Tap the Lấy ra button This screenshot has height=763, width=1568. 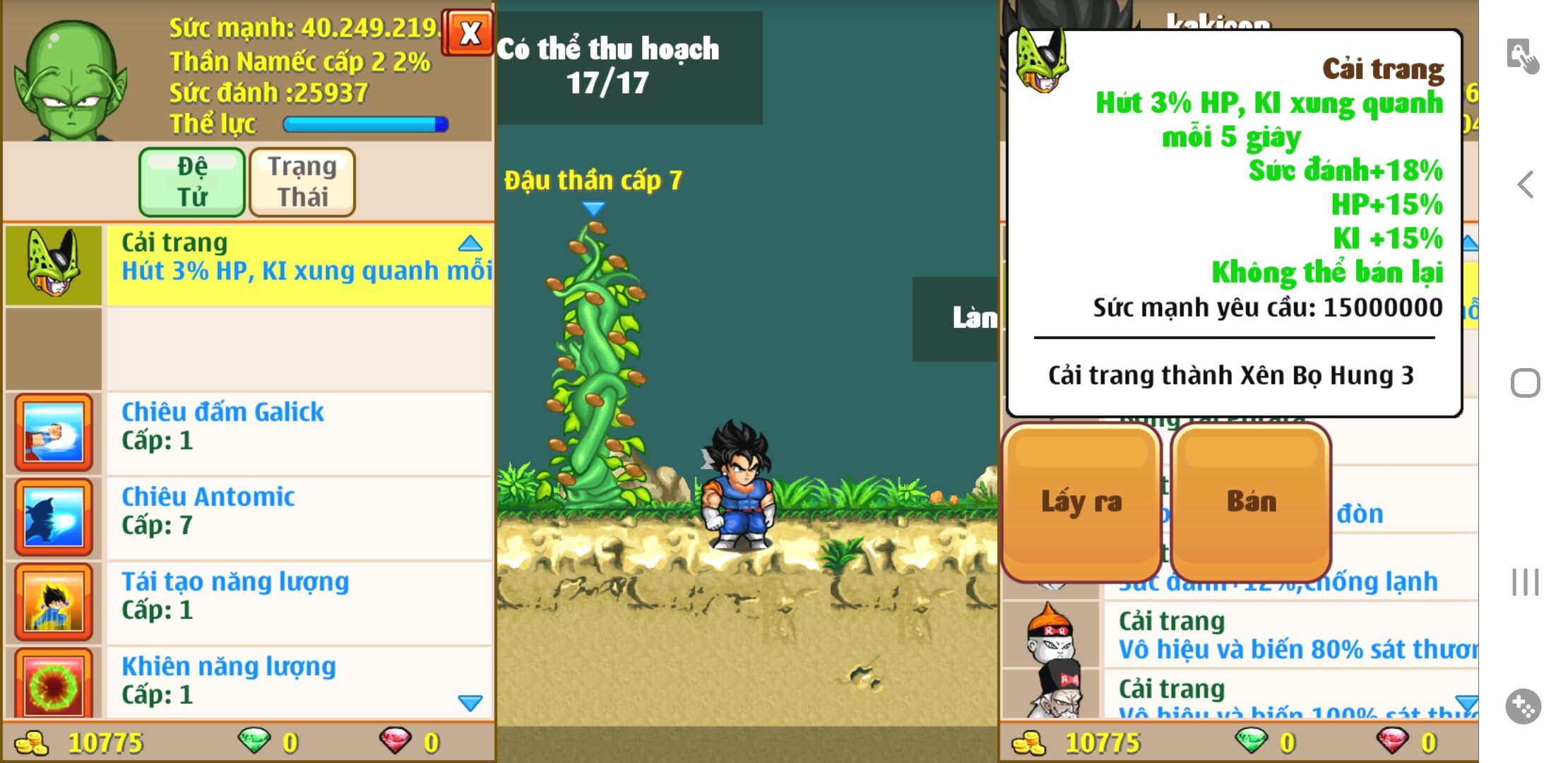click(1081, 502)
